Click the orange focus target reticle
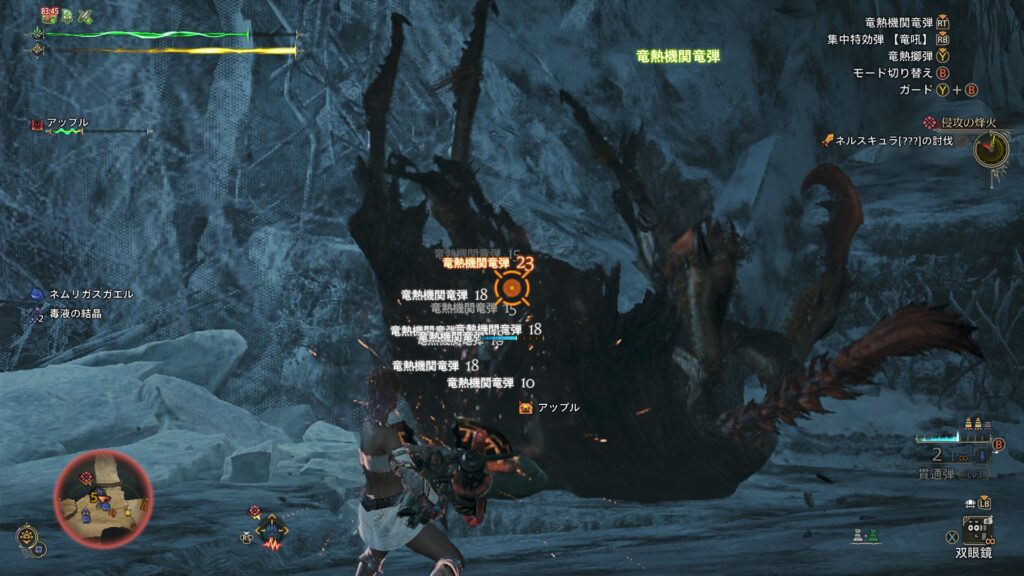Screen dimensions: 1024x576 coord(511,288)
